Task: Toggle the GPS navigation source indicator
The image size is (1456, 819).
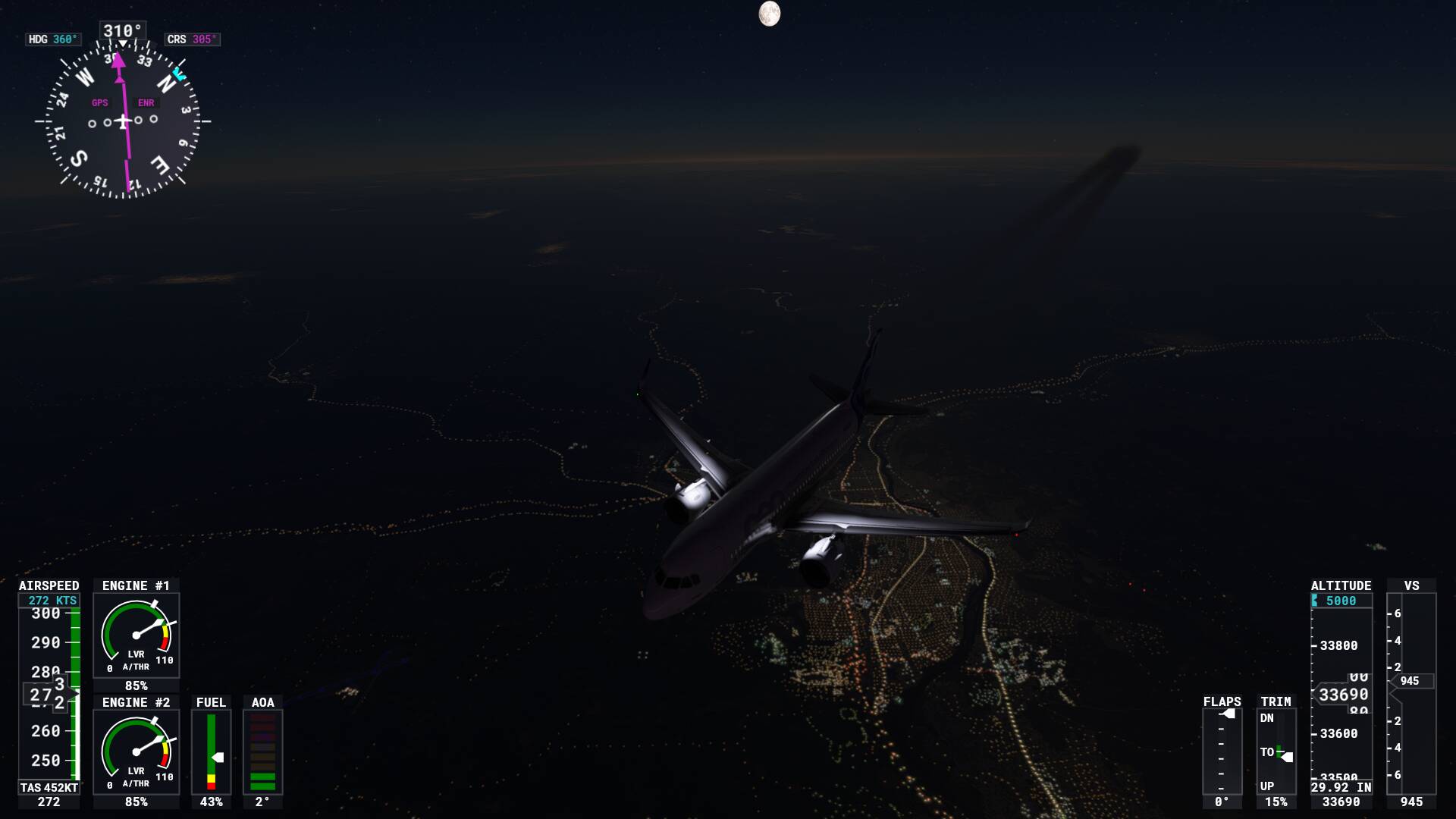Action: (99, 101)
